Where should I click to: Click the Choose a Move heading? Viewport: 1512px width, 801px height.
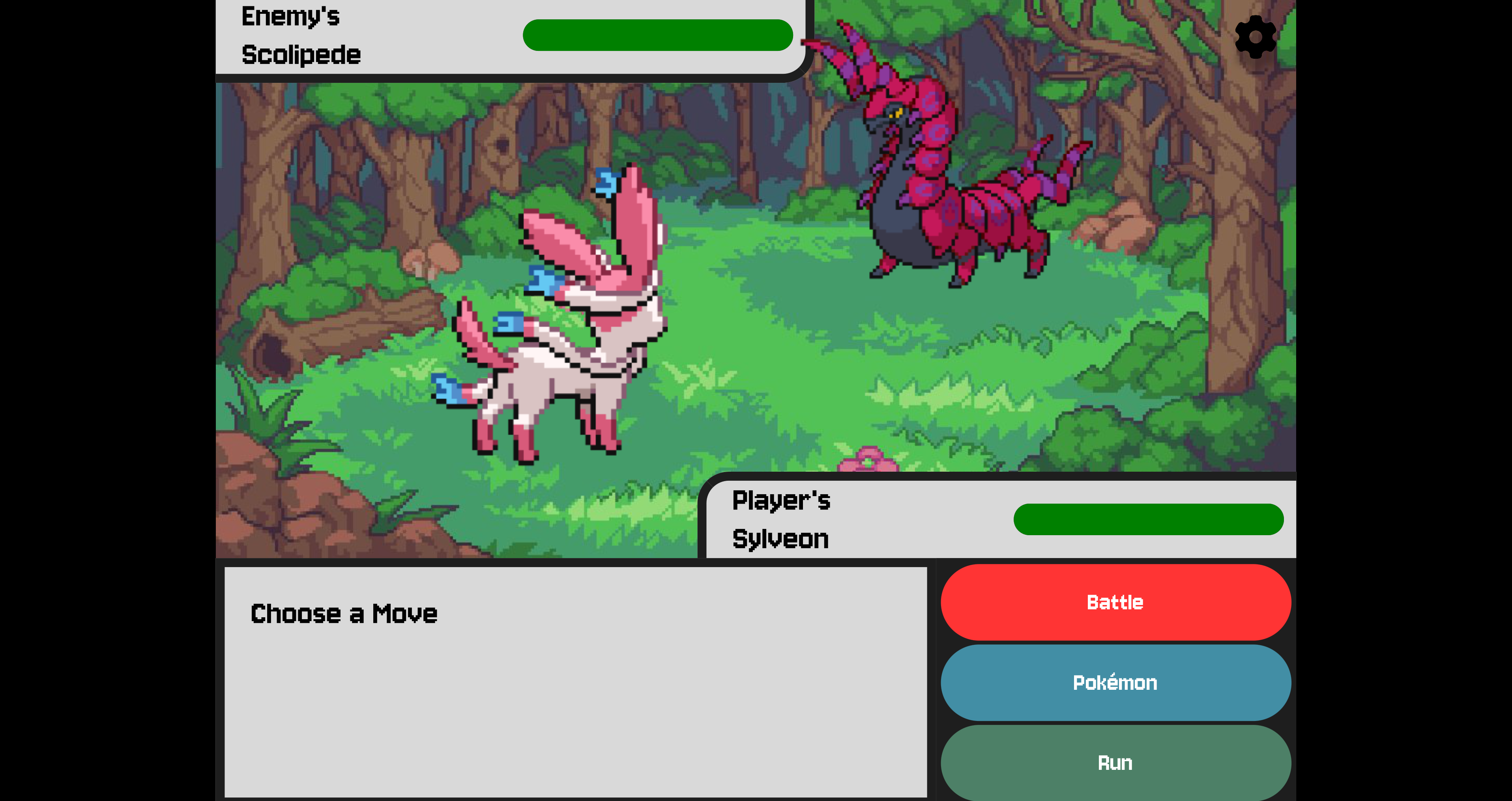(x=344, y=614)
